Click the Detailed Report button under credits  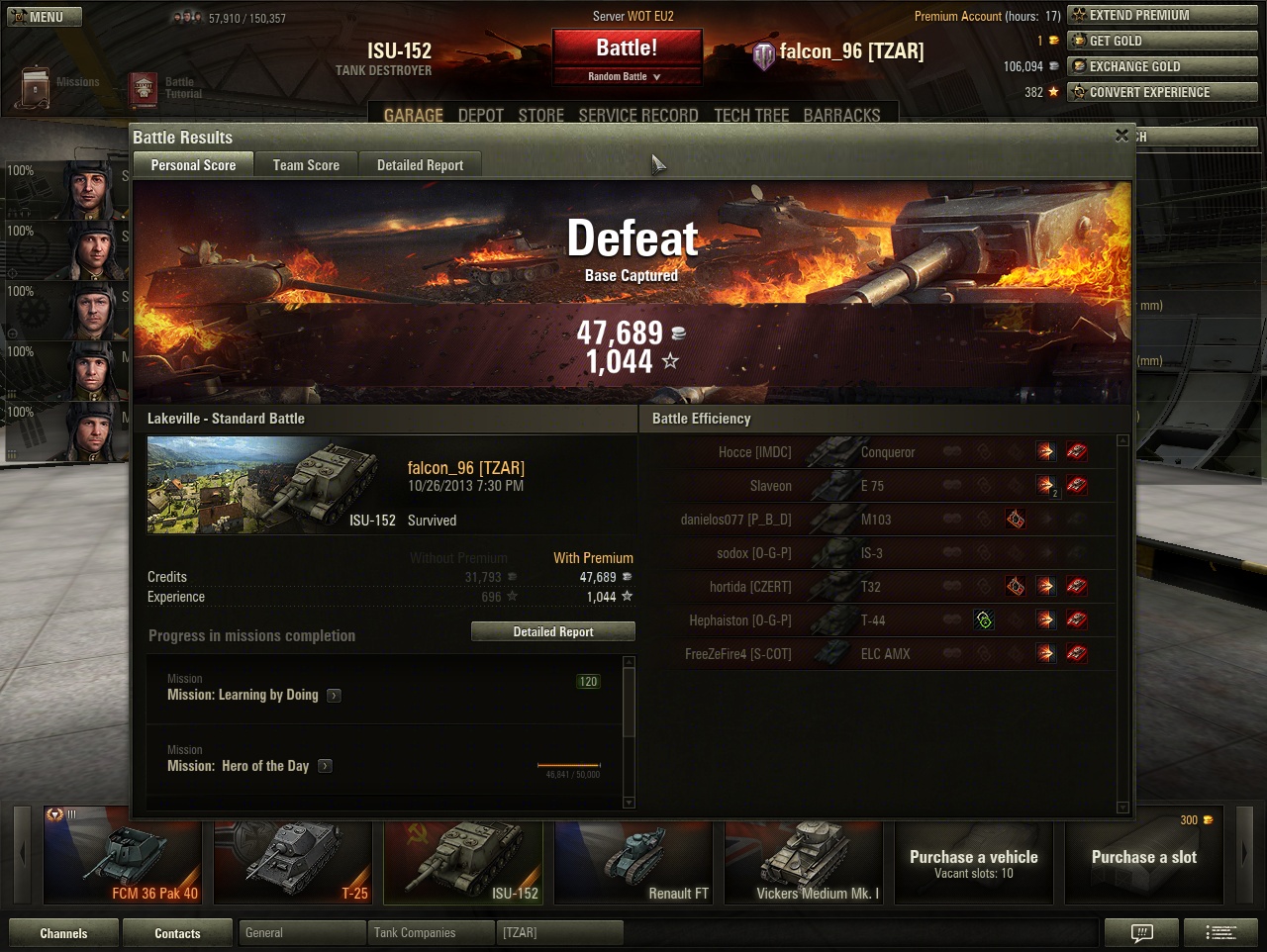(552, 631)
